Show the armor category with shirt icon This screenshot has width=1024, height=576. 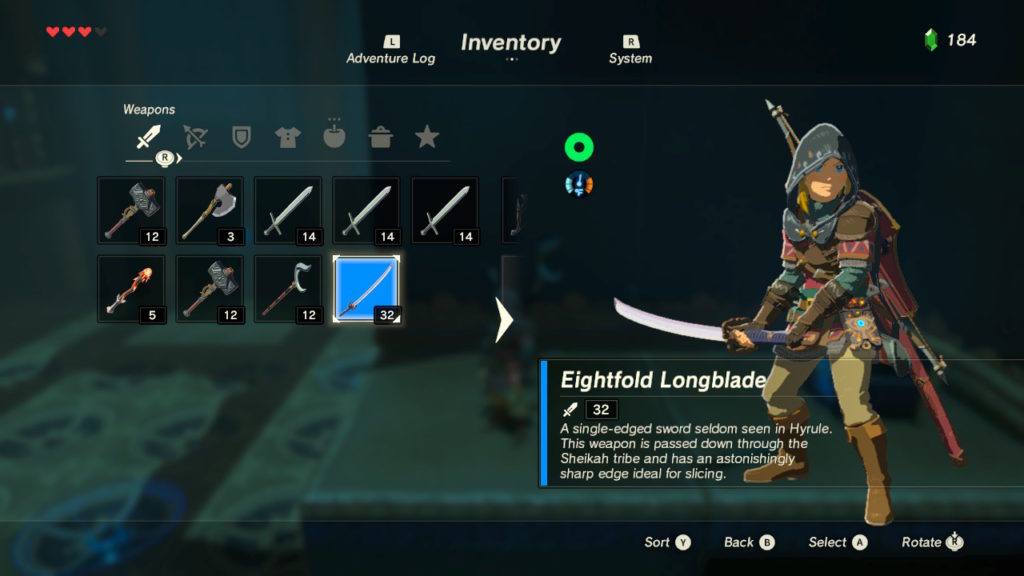[287, 137]
